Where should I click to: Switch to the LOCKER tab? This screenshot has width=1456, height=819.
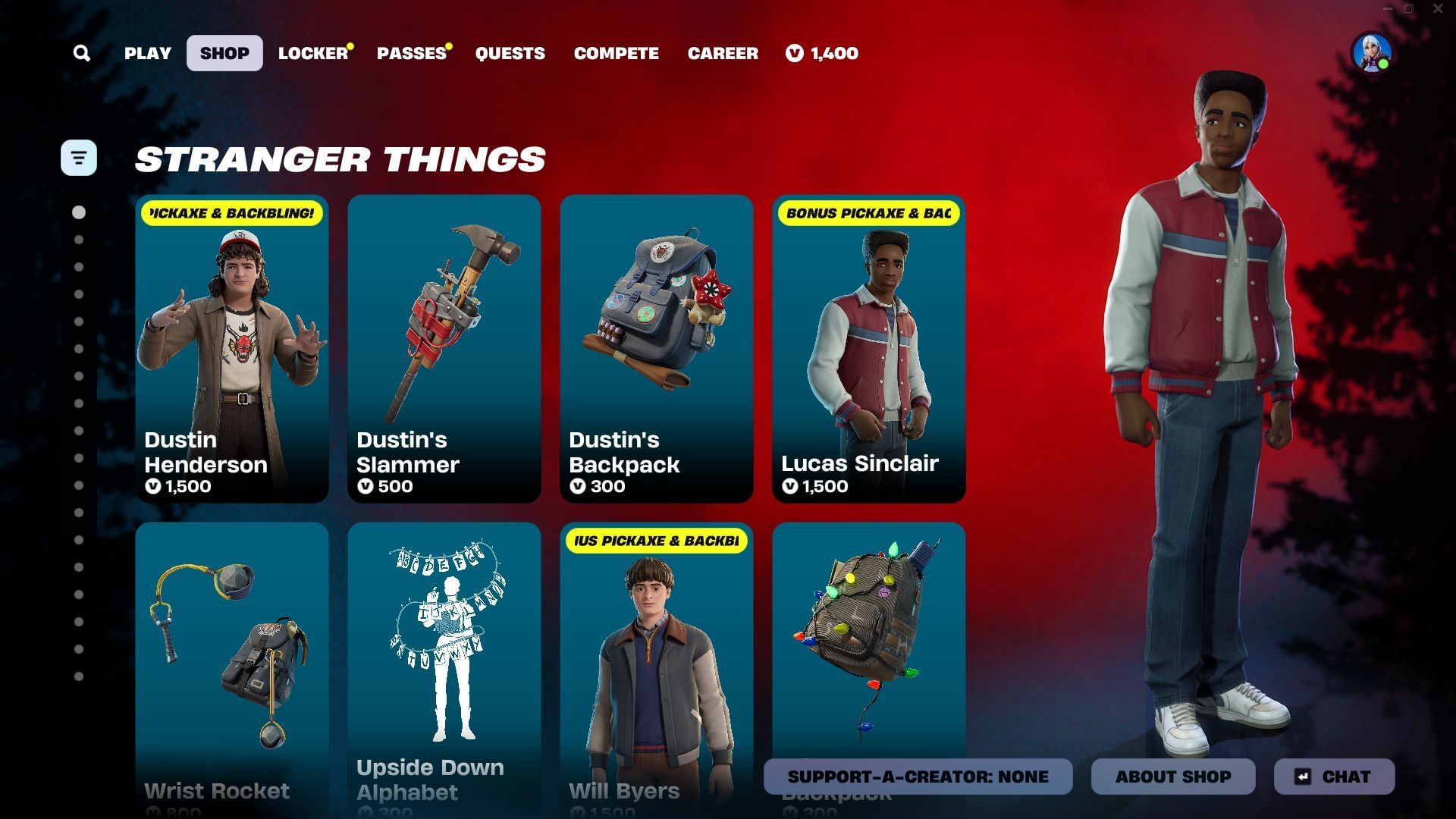[312, 53]
